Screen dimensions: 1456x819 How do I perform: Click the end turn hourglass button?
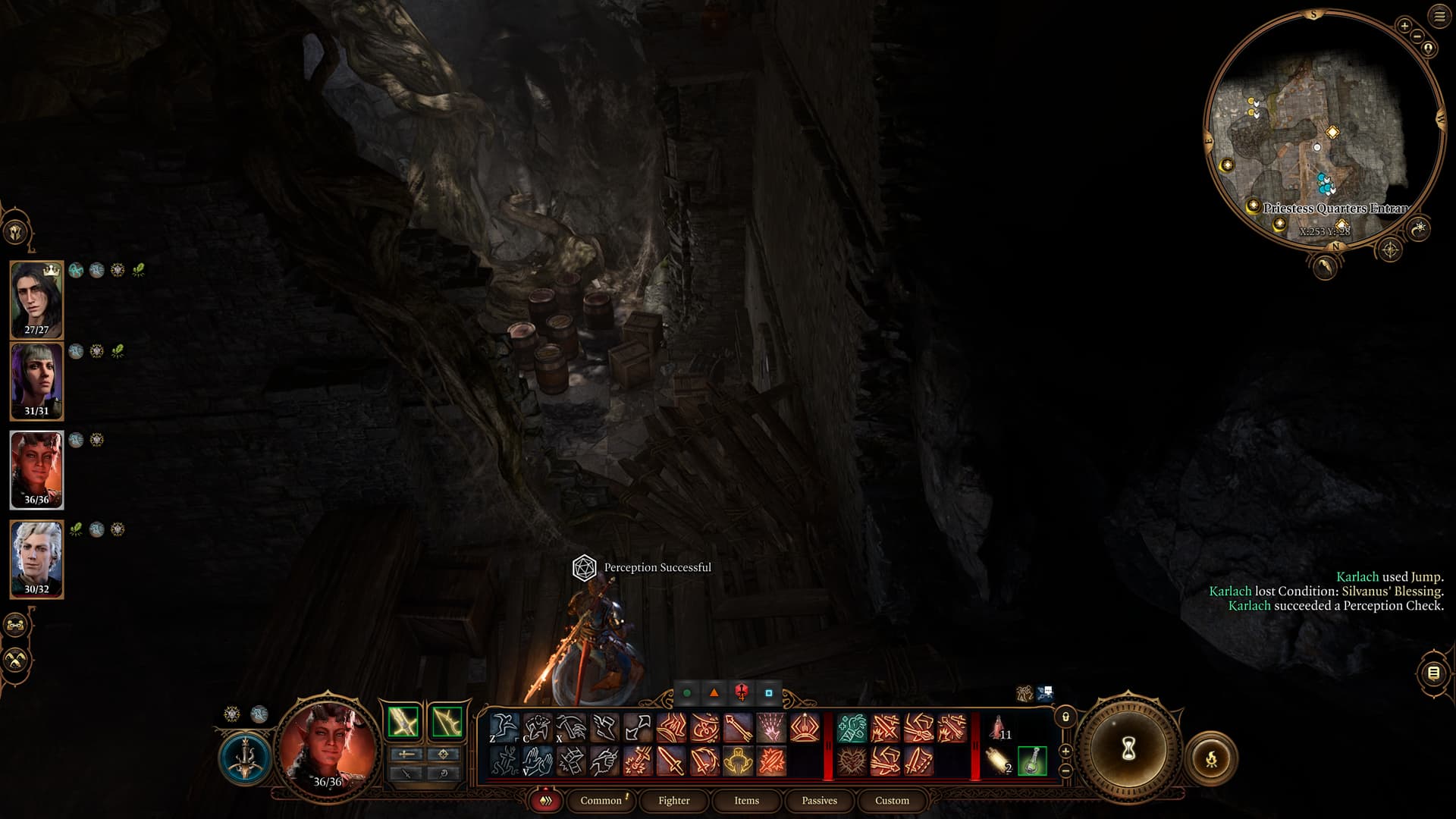(1128, 749)
